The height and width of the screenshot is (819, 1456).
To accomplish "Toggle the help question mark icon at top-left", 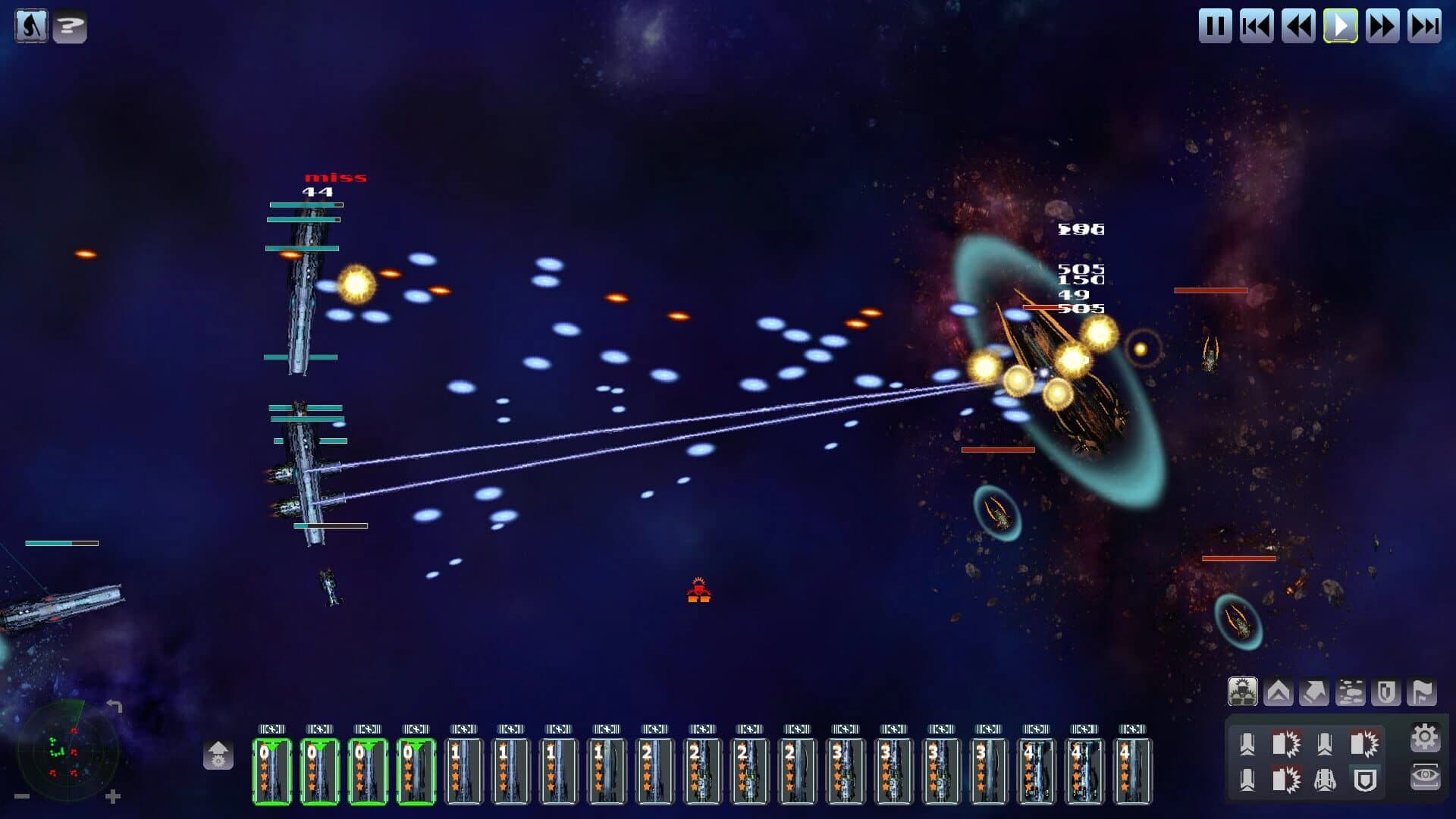I will click(x=69, y=26).
